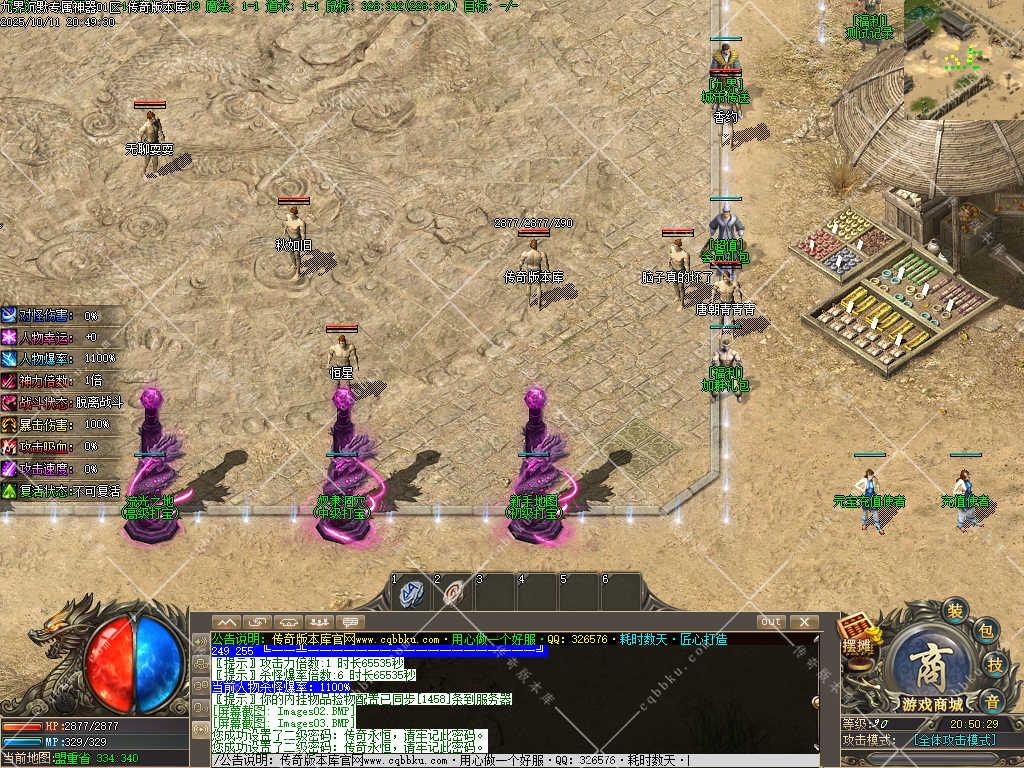Image resolution: width=1024 pixels, height=768 pixels.
Task: Click the 暴击伤害 critical damage status icon
Action: point(9,424)
